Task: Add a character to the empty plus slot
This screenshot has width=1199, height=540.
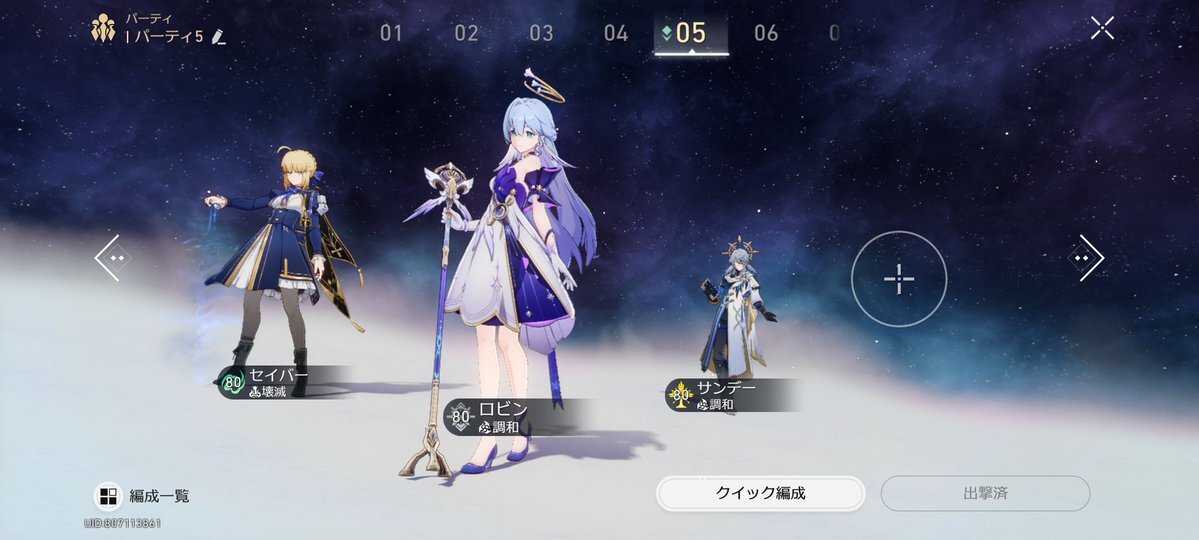Action: point(899,278)
